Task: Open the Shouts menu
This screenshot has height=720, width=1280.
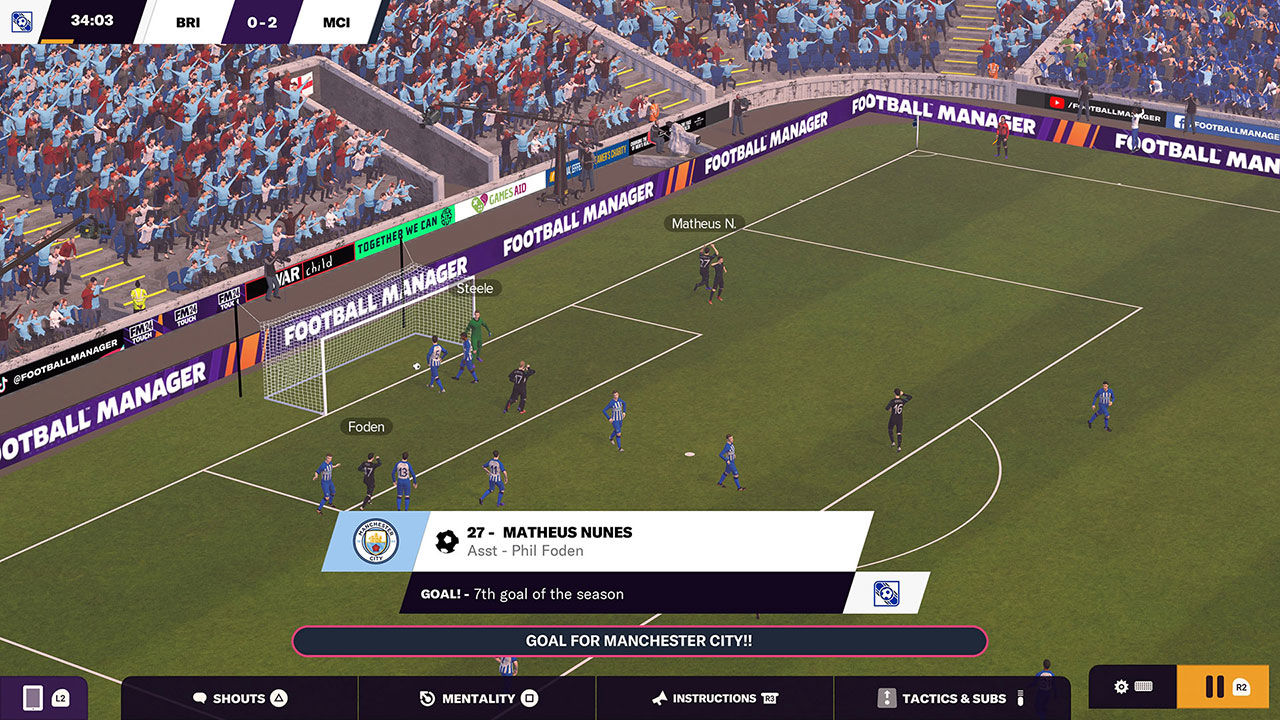Action: tap(239, 698)
